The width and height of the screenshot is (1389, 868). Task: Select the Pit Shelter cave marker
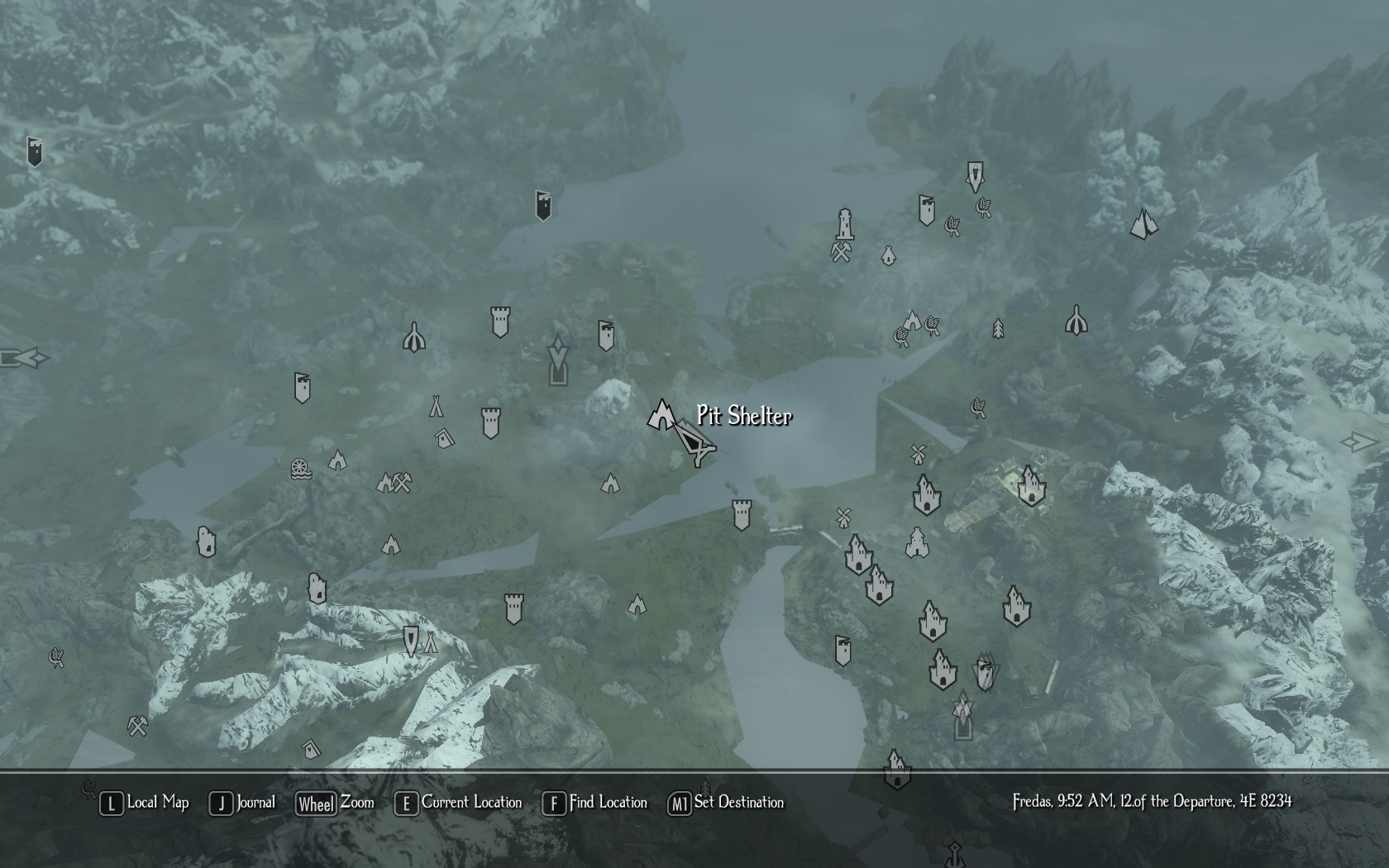tap(661, 415)
